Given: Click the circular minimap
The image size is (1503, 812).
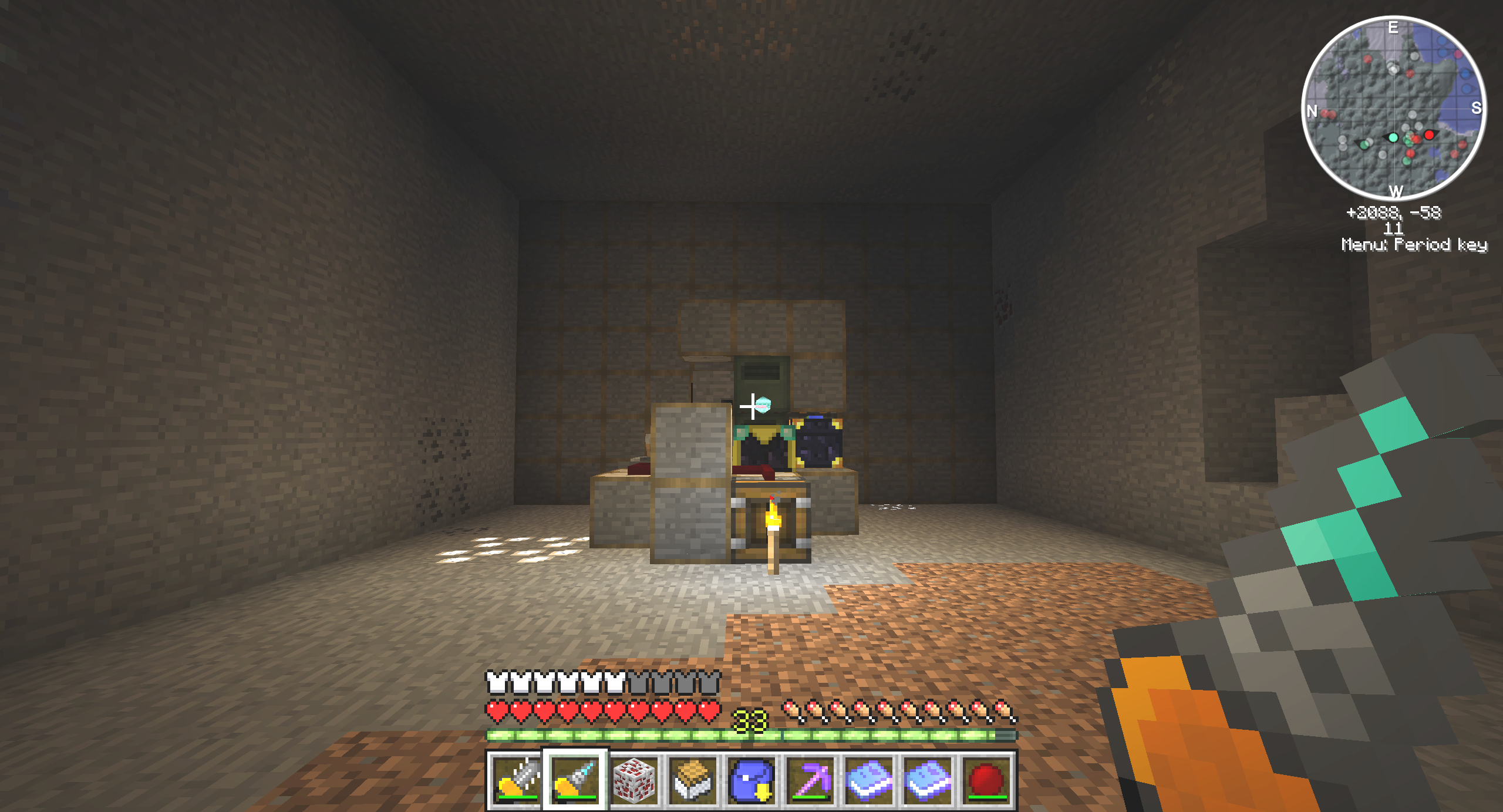Looking at the screenshot, I should point(1394,108).
